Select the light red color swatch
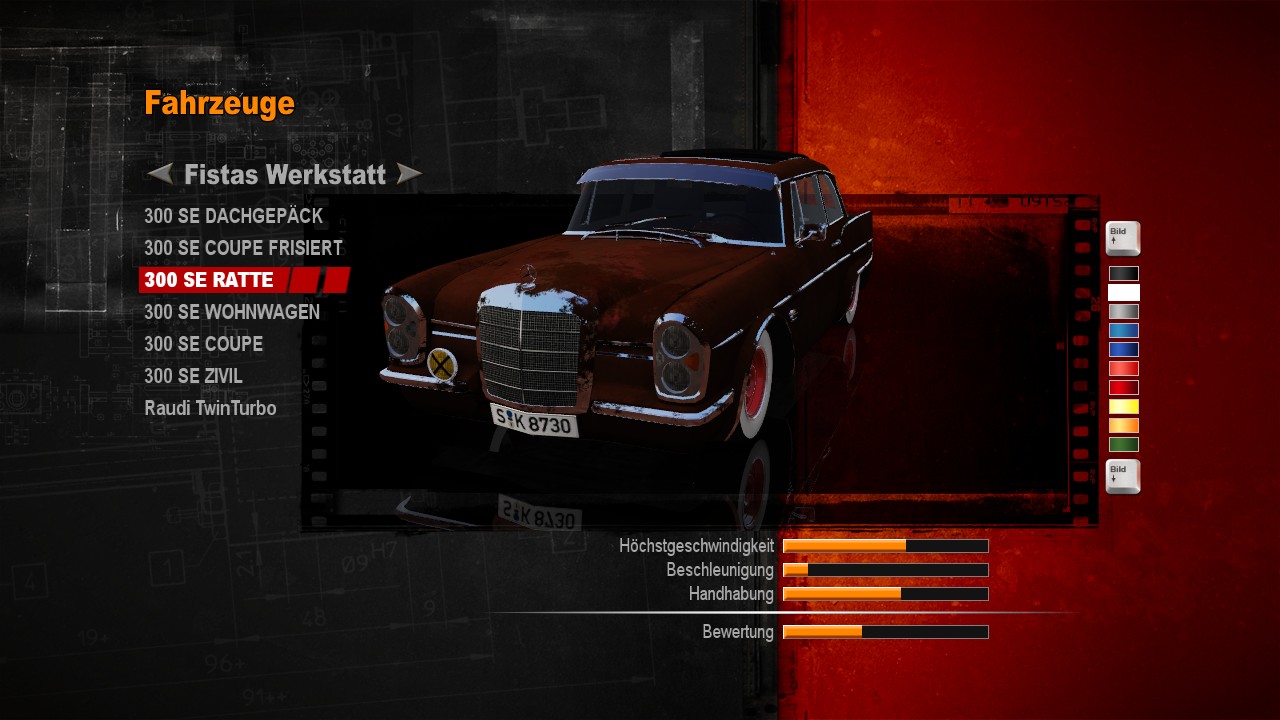This screenshot has height=720, width=1280. [x=1123, y=368]
